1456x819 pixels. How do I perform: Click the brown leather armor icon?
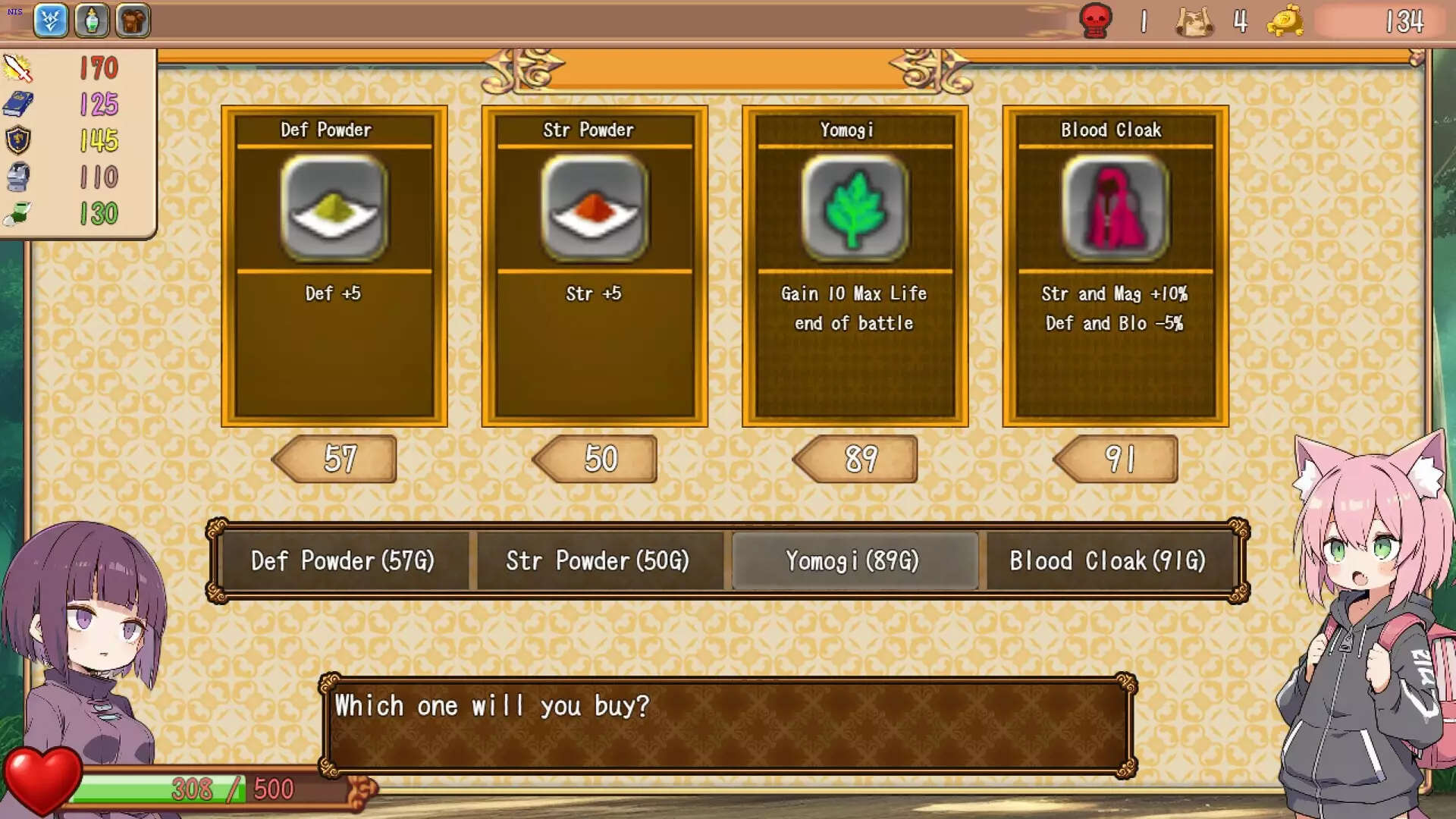click(133, 20)
